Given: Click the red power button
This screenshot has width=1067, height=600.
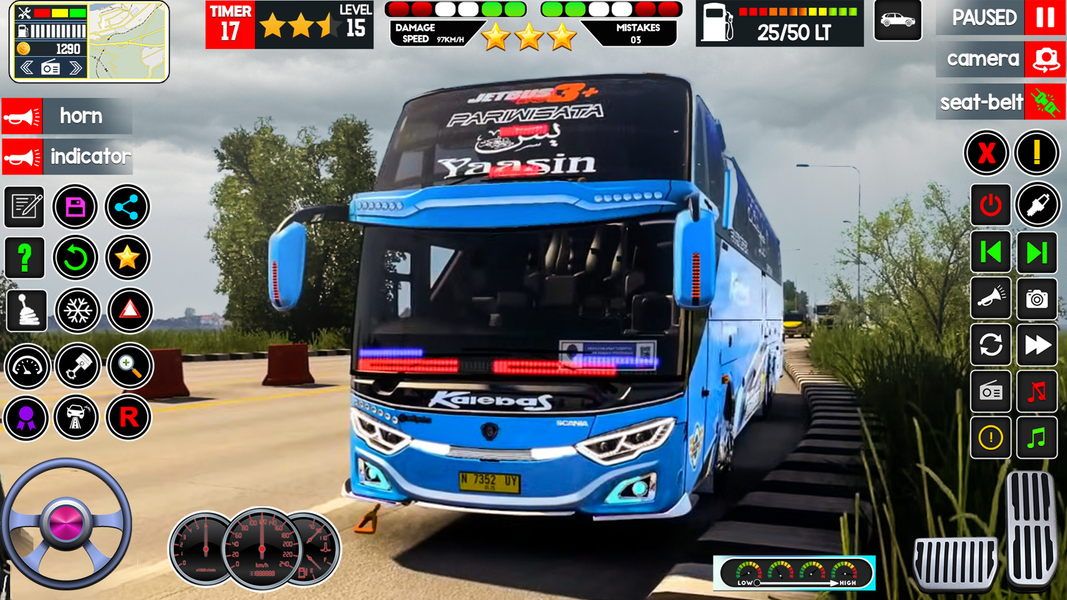Looking at the screenshot, I should [x=990, y=205].
